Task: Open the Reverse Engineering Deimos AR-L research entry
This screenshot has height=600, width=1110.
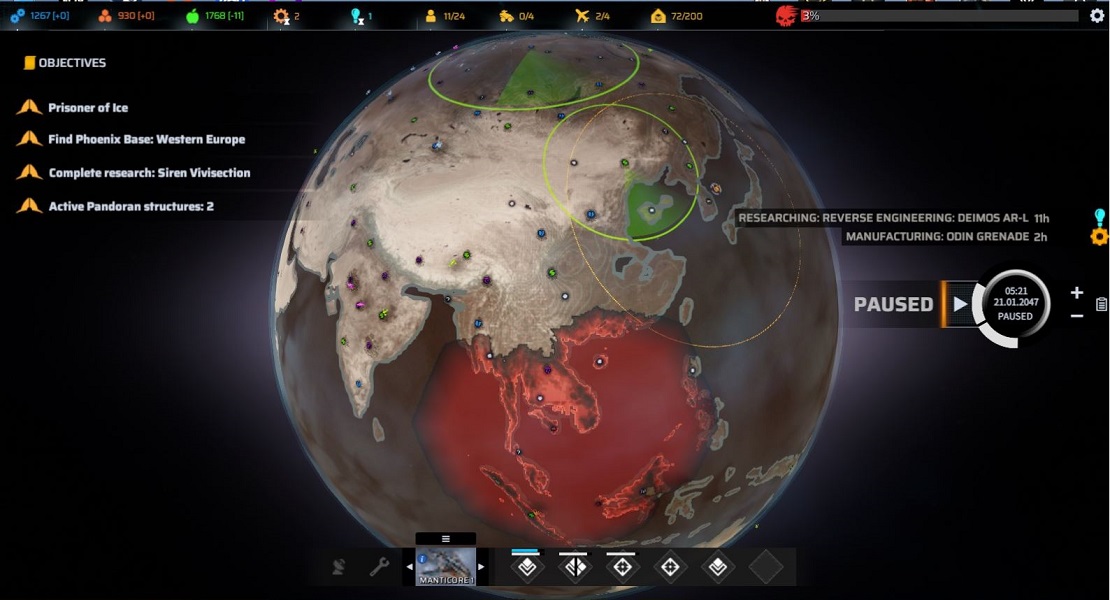Action: (x=893, y=218)
